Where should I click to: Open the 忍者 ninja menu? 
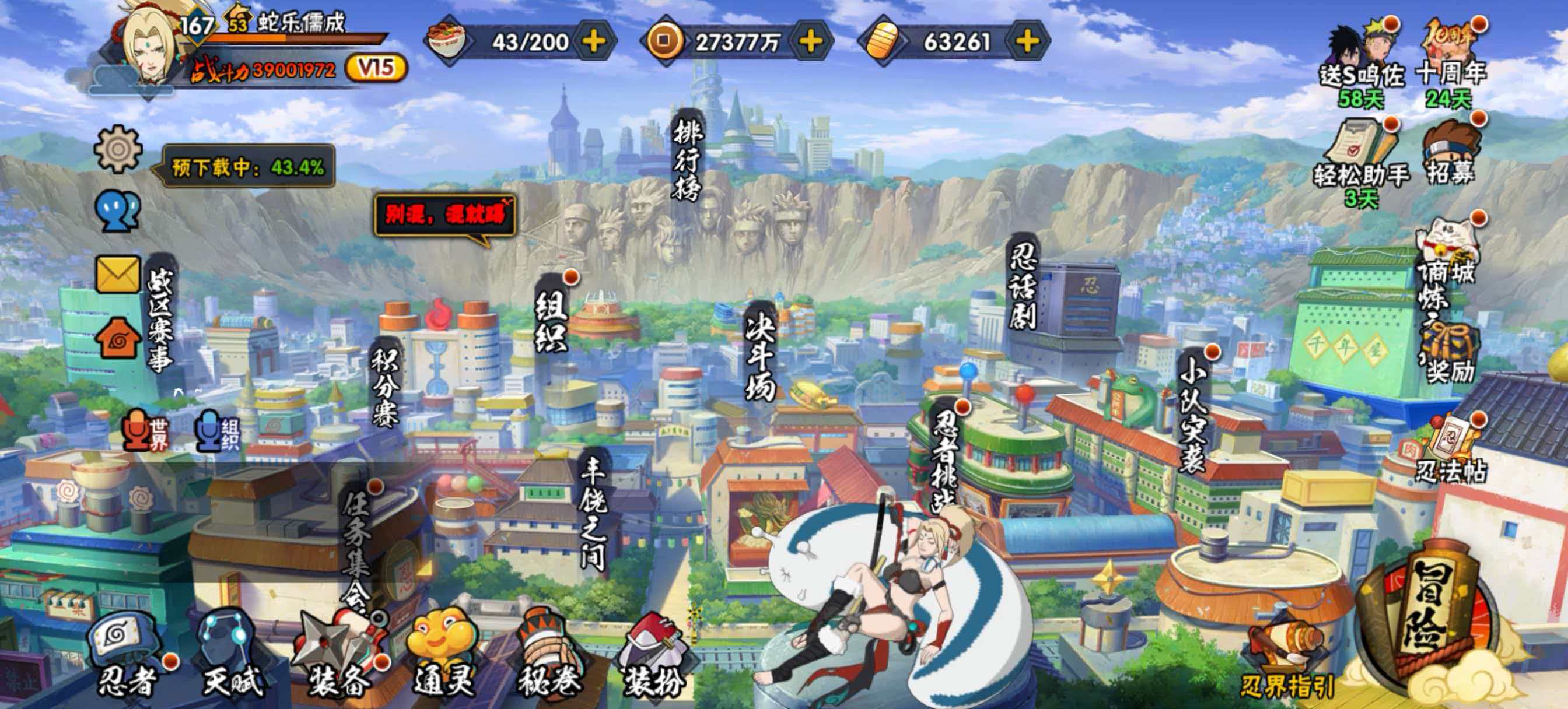point(127,657)
